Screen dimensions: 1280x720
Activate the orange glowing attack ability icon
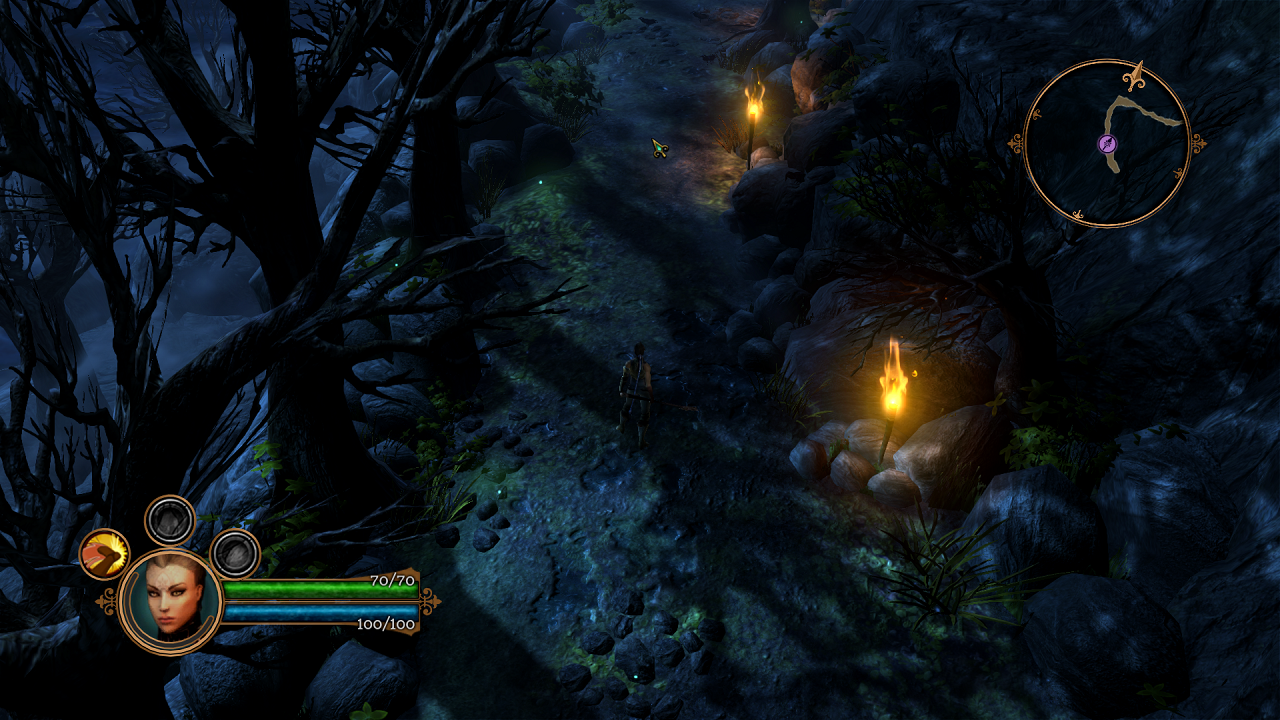[x=105, y=554]
